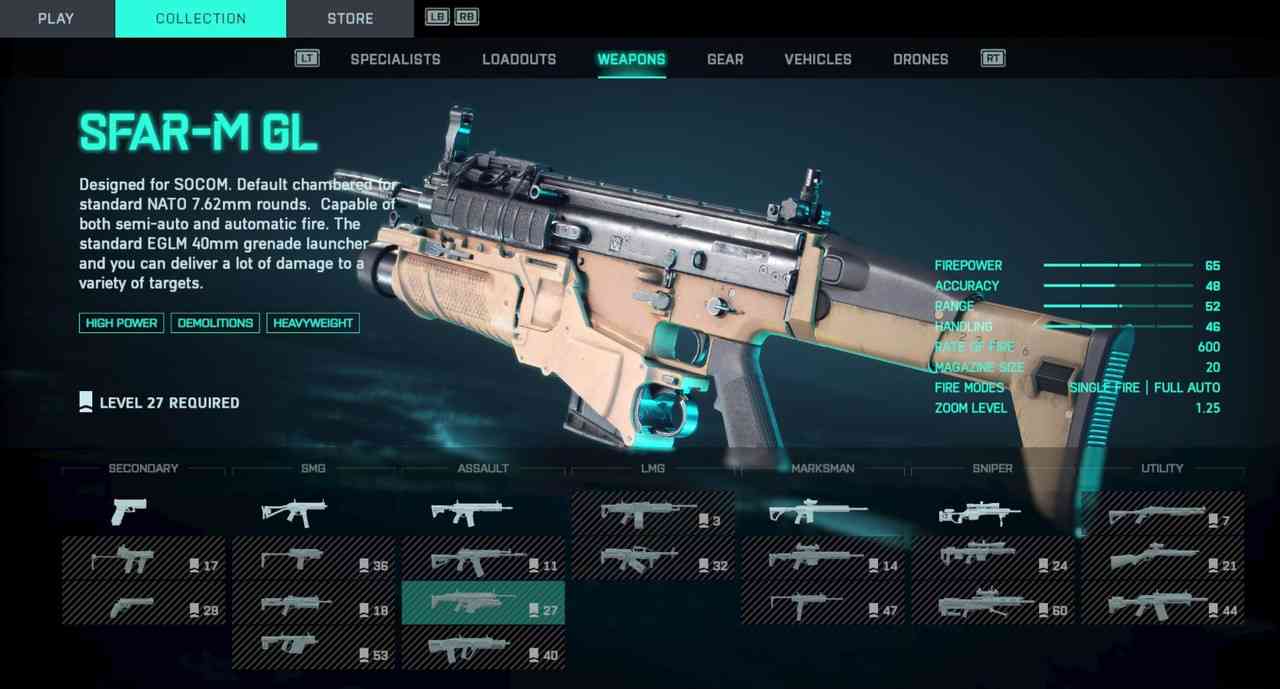The width and height of the screenshot is (1280, 689).
Task: Choose the level 44 utility weapon
Action: (x=1162, y=603)
